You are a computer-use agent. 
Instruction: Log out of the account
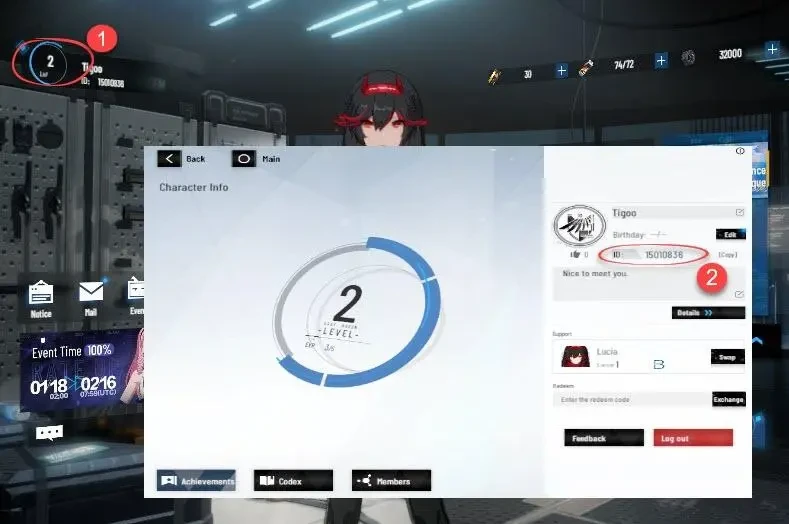(x=692, y=438)
